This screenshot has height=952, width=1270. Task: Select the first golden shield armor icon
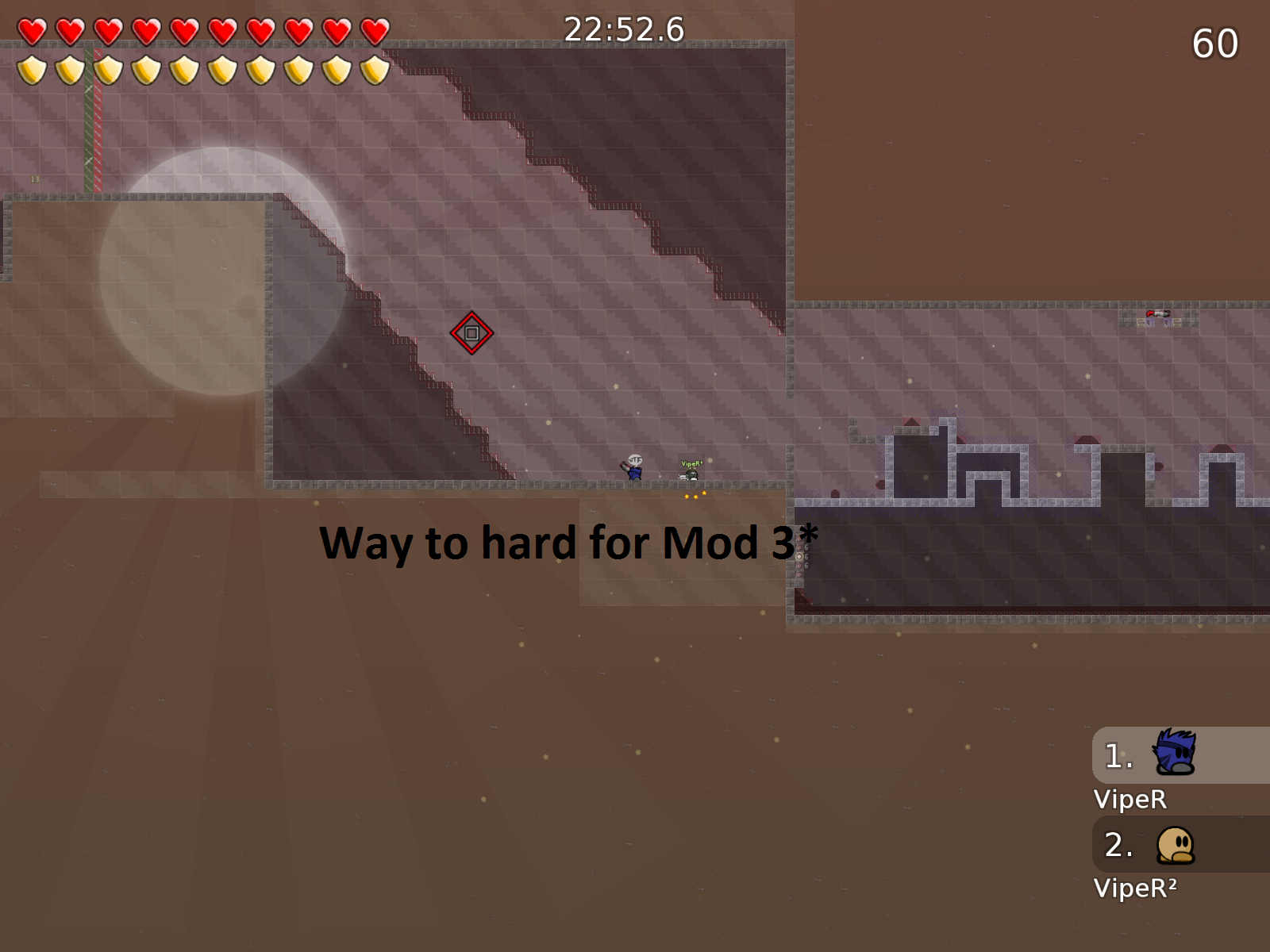pos(31,71)
